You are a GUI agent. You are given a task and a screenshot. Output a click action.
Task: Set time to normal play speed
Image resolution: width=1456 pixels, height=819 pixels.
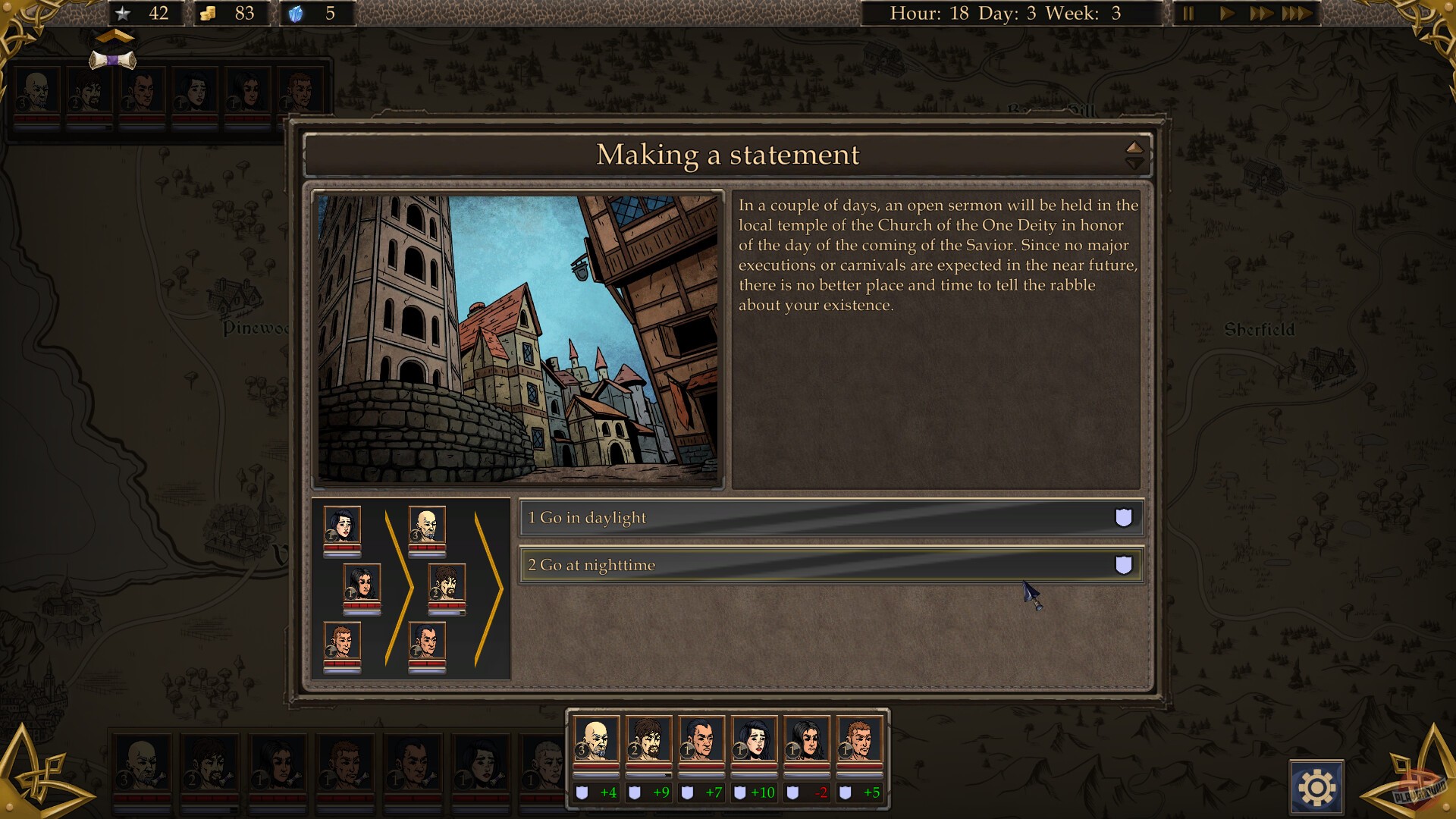(1225, 14)
